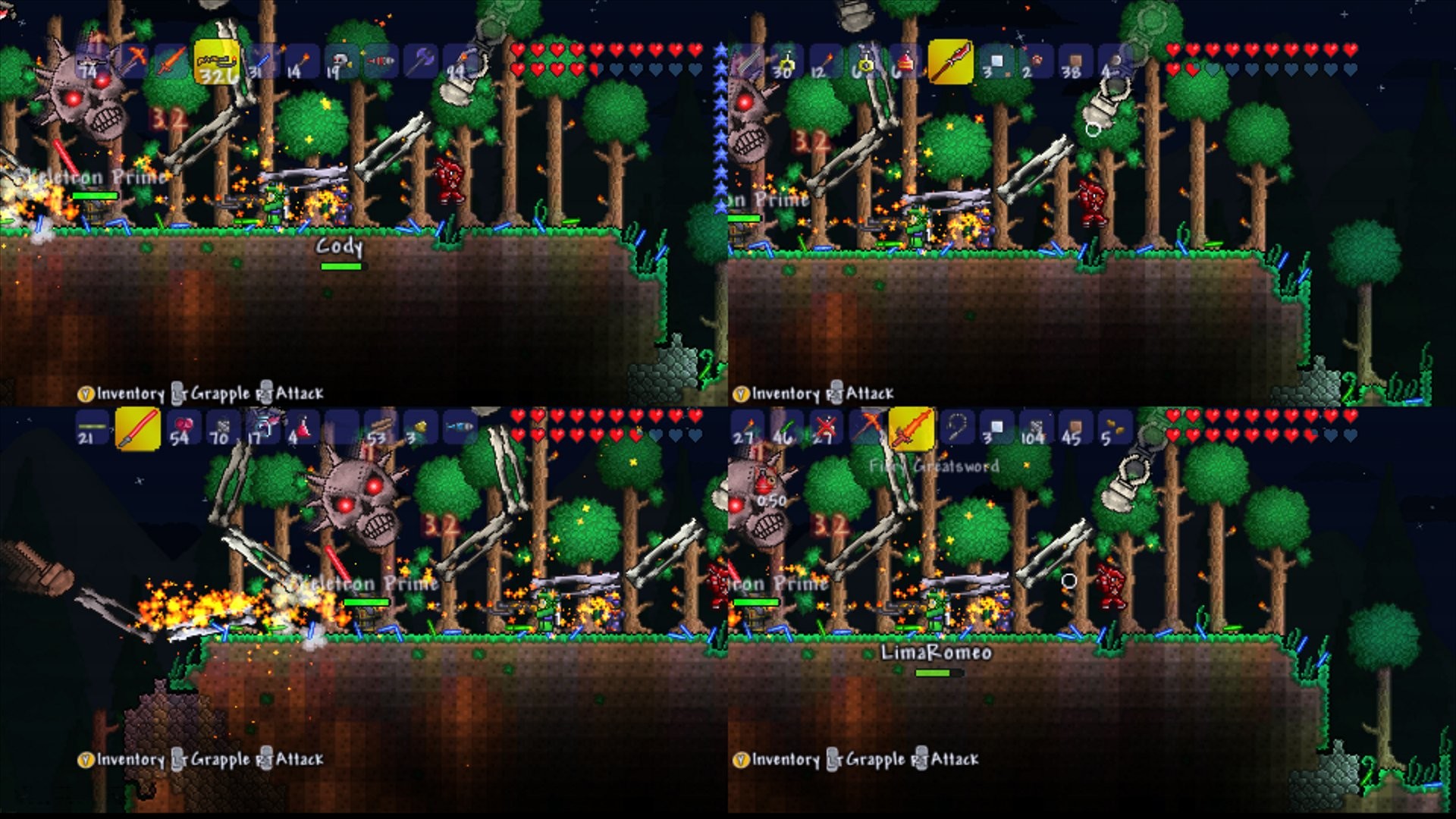Click the Y Inventory prompt in Cody's screen
Viewport: 1456px width, 819px height.
pos(121,394)
